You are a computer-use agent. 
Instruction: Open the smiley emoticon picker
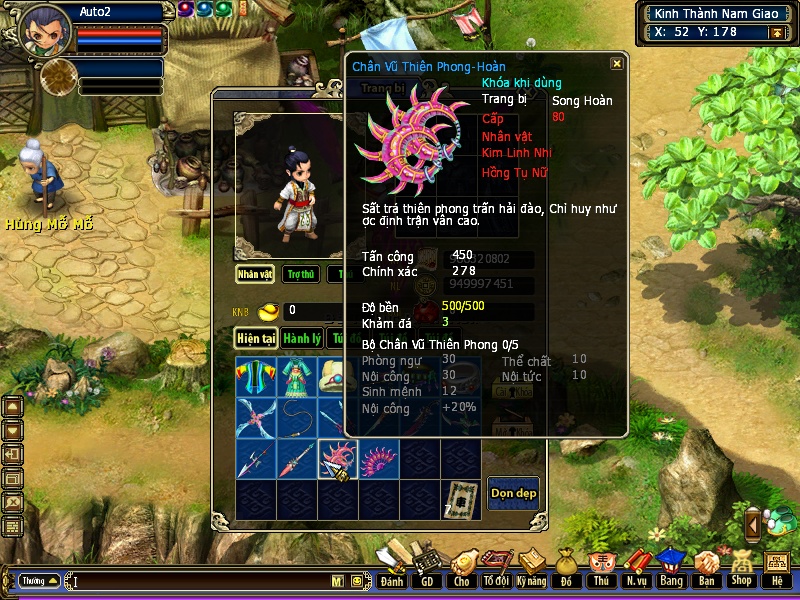pyautogui.click(x=357, y=581)
